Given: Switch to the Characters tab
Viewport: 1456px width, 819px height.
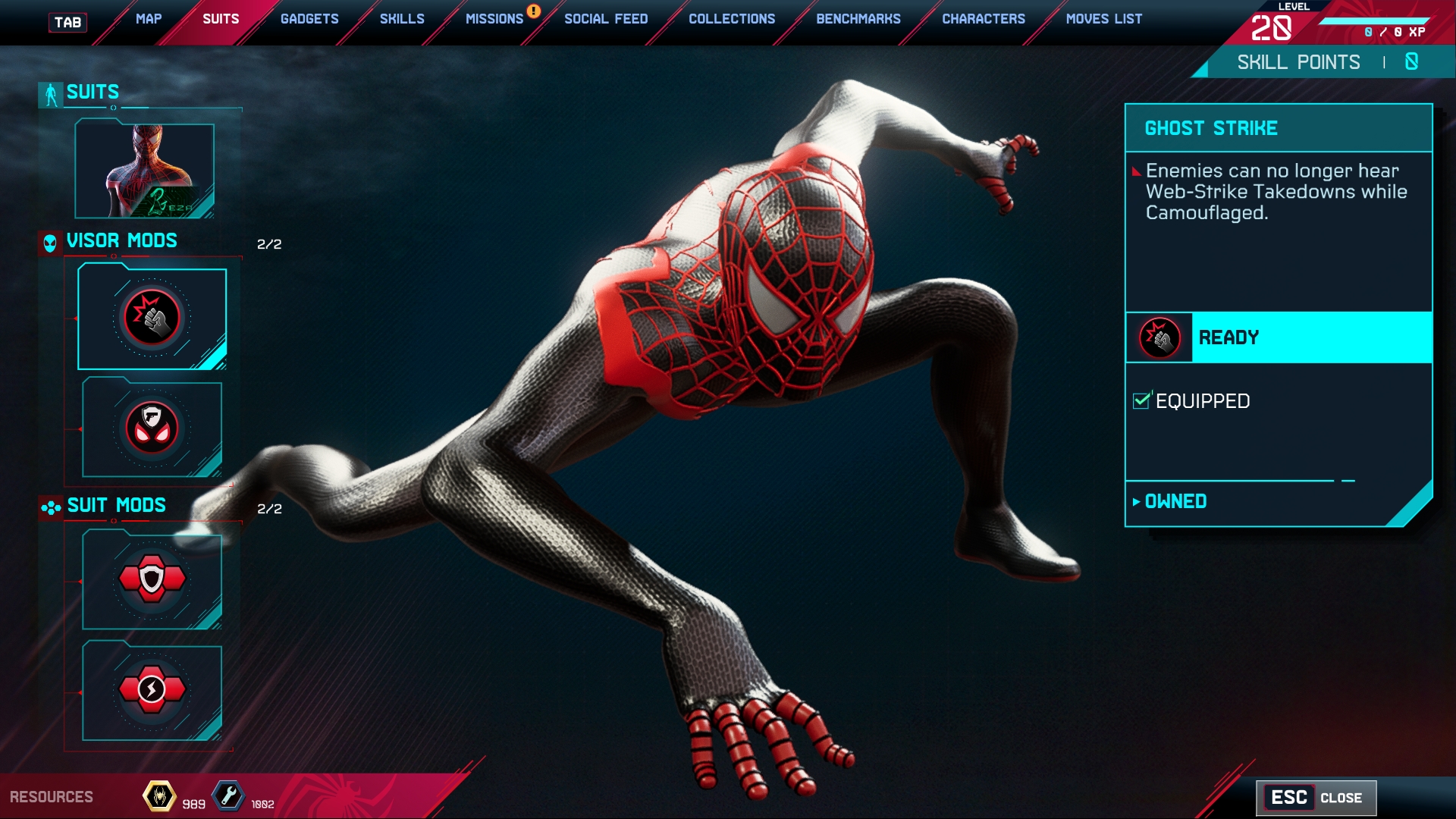Looking at the screenshot, I should pos(984,19).
